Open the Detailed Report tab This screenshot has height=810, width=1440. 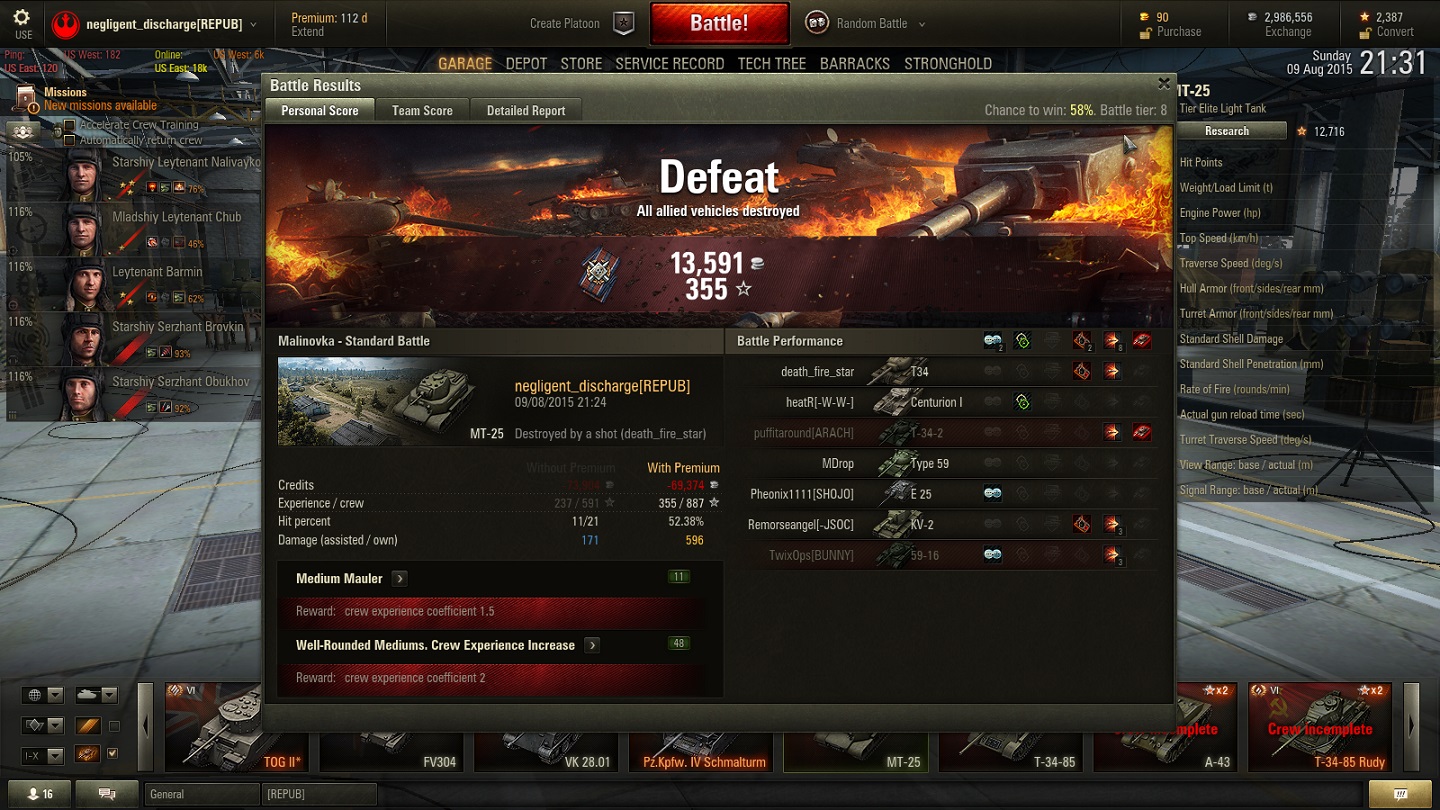tap(526, 111)
